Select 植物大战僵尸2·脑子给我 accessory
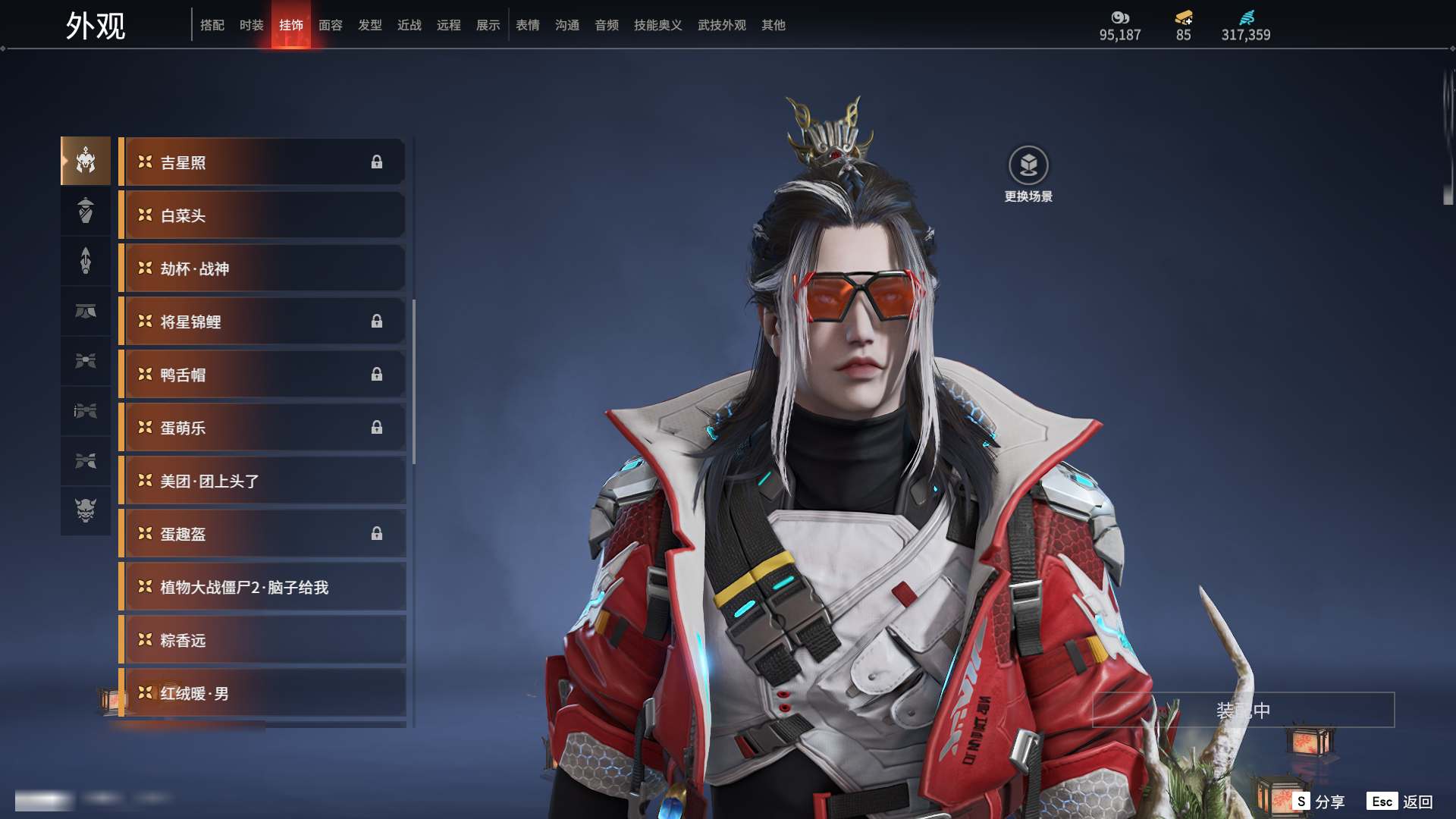1456x819 pixels. 262,587
